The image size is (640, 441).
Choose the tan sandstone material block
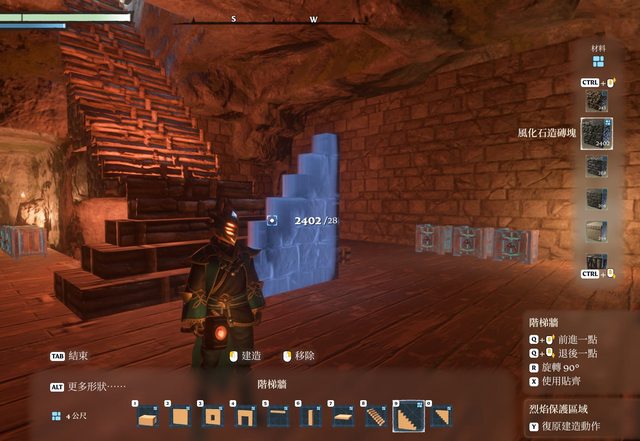[x=597, y=229]
